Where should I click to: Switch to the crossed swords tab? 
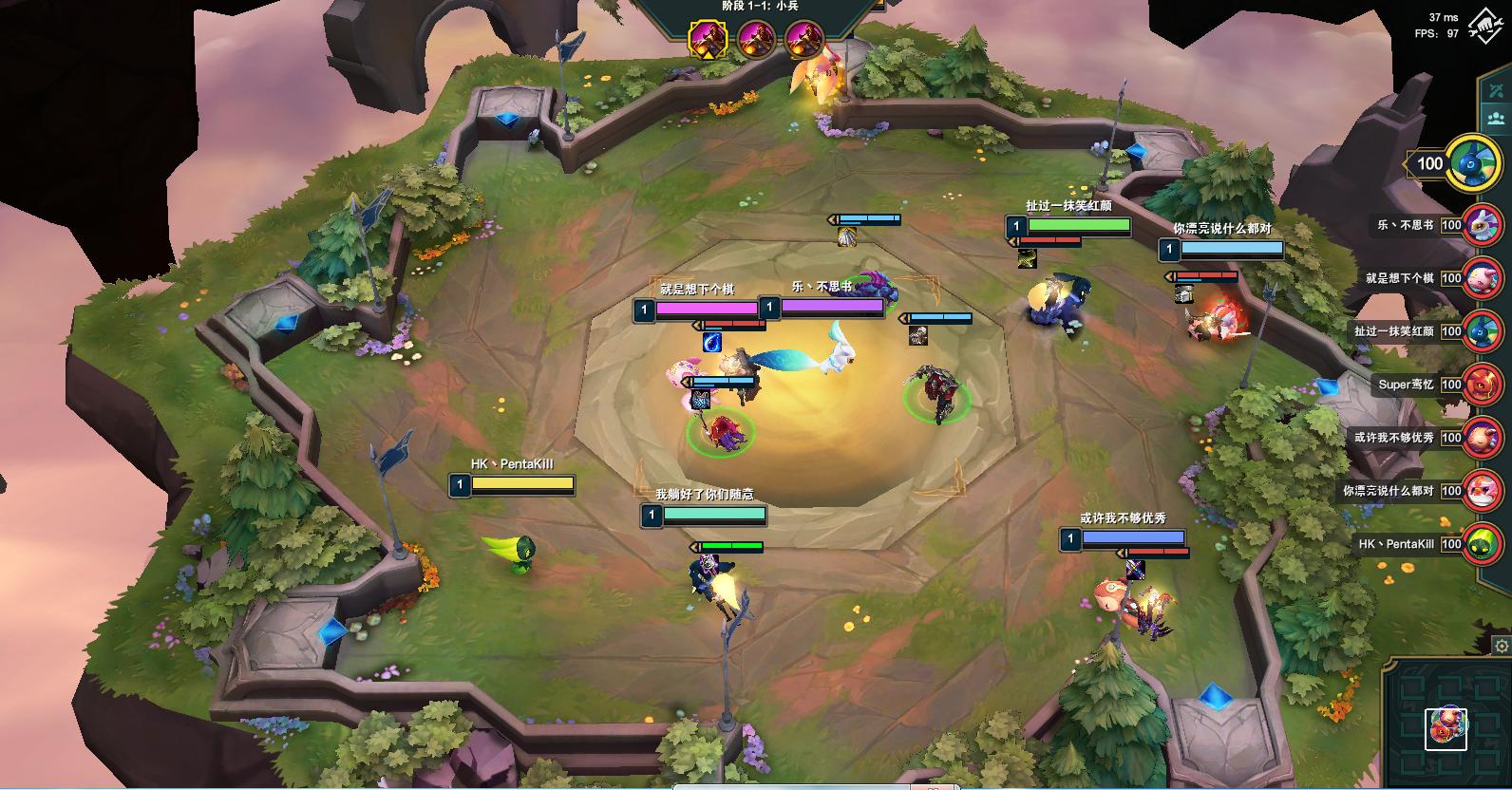tap(1497, 88)
